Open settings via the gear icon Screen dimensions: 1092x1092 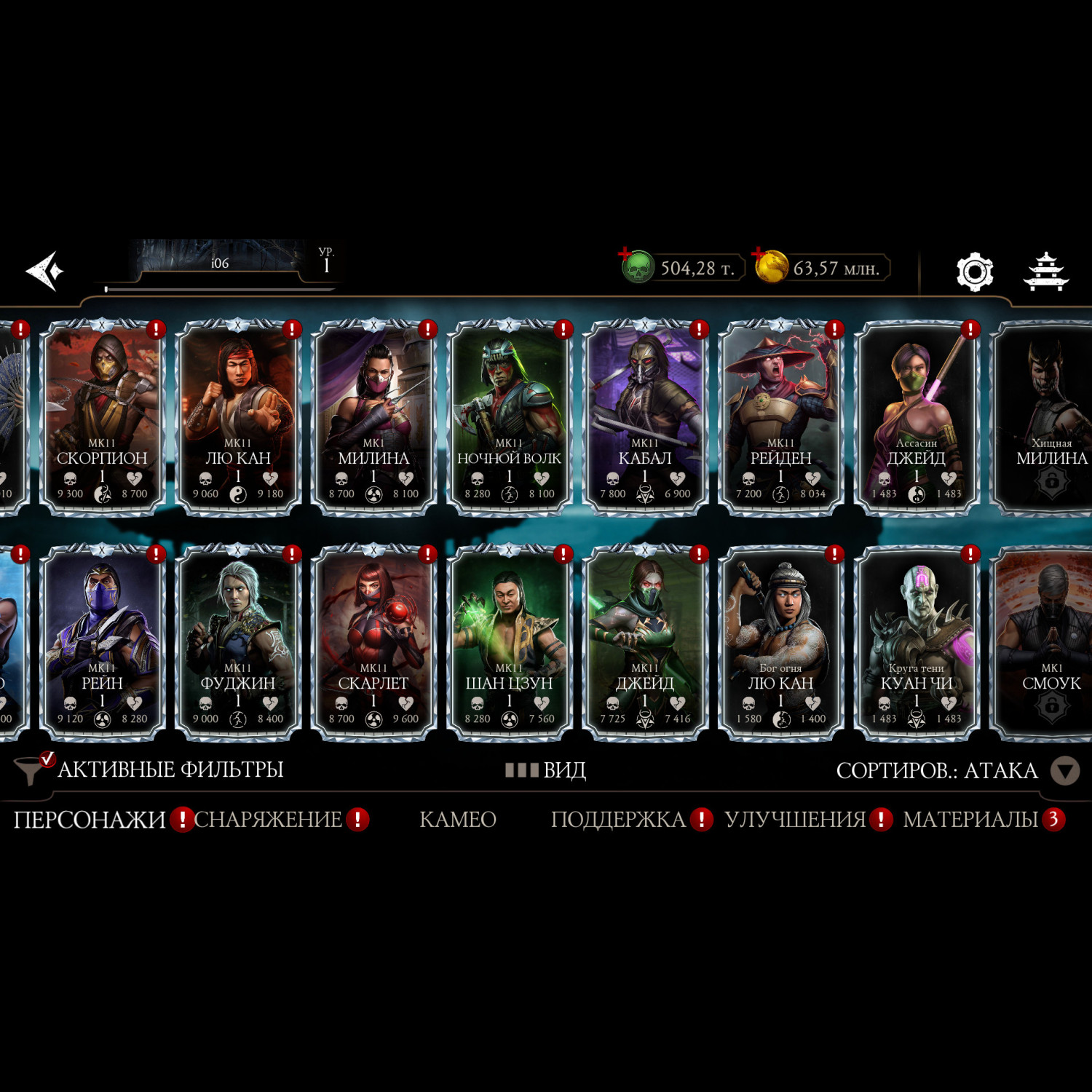tap(974, 272)
